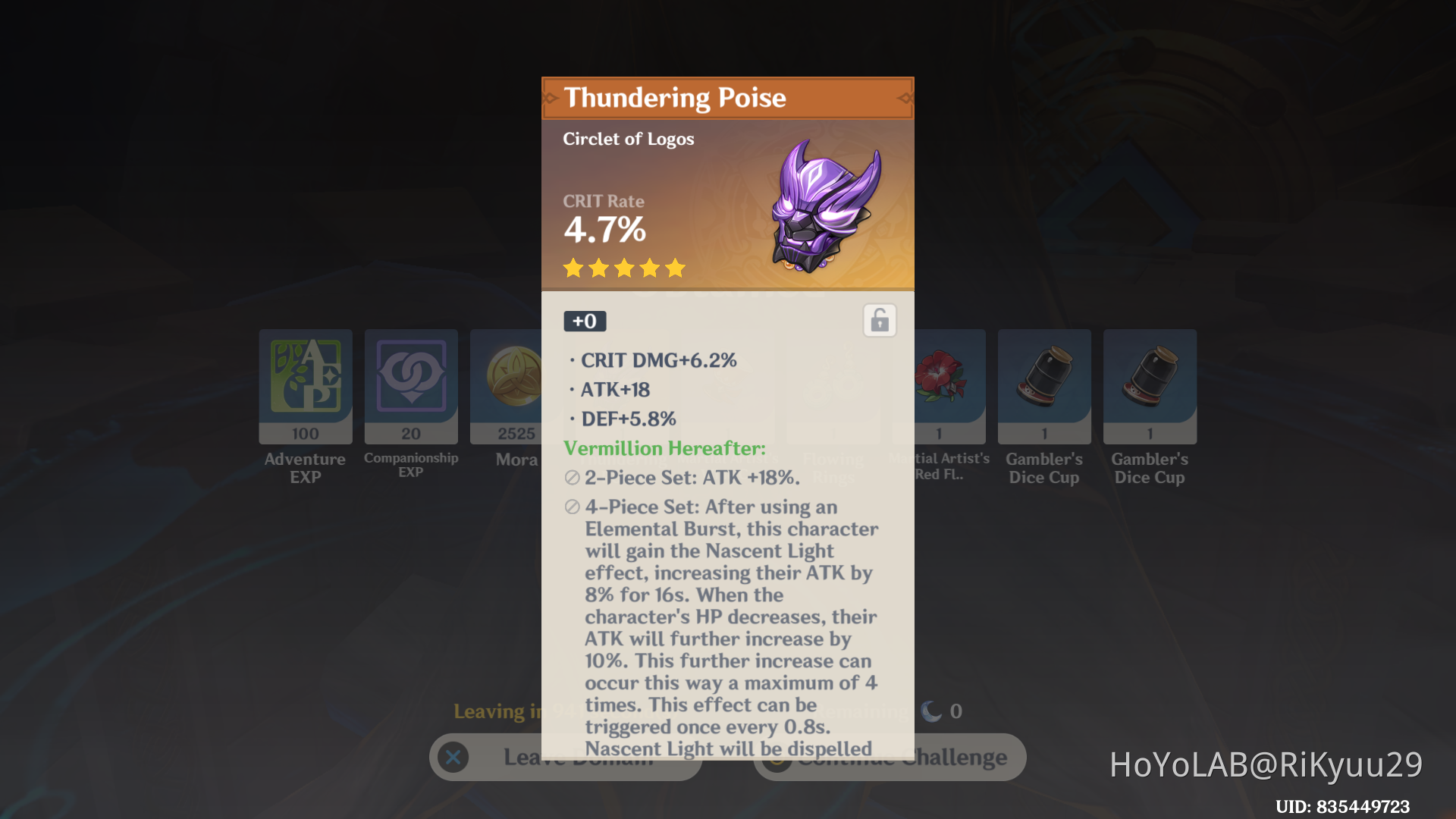Click the +0 level badge
Screen dimensions: 1456x819
(x=585, y=321)
